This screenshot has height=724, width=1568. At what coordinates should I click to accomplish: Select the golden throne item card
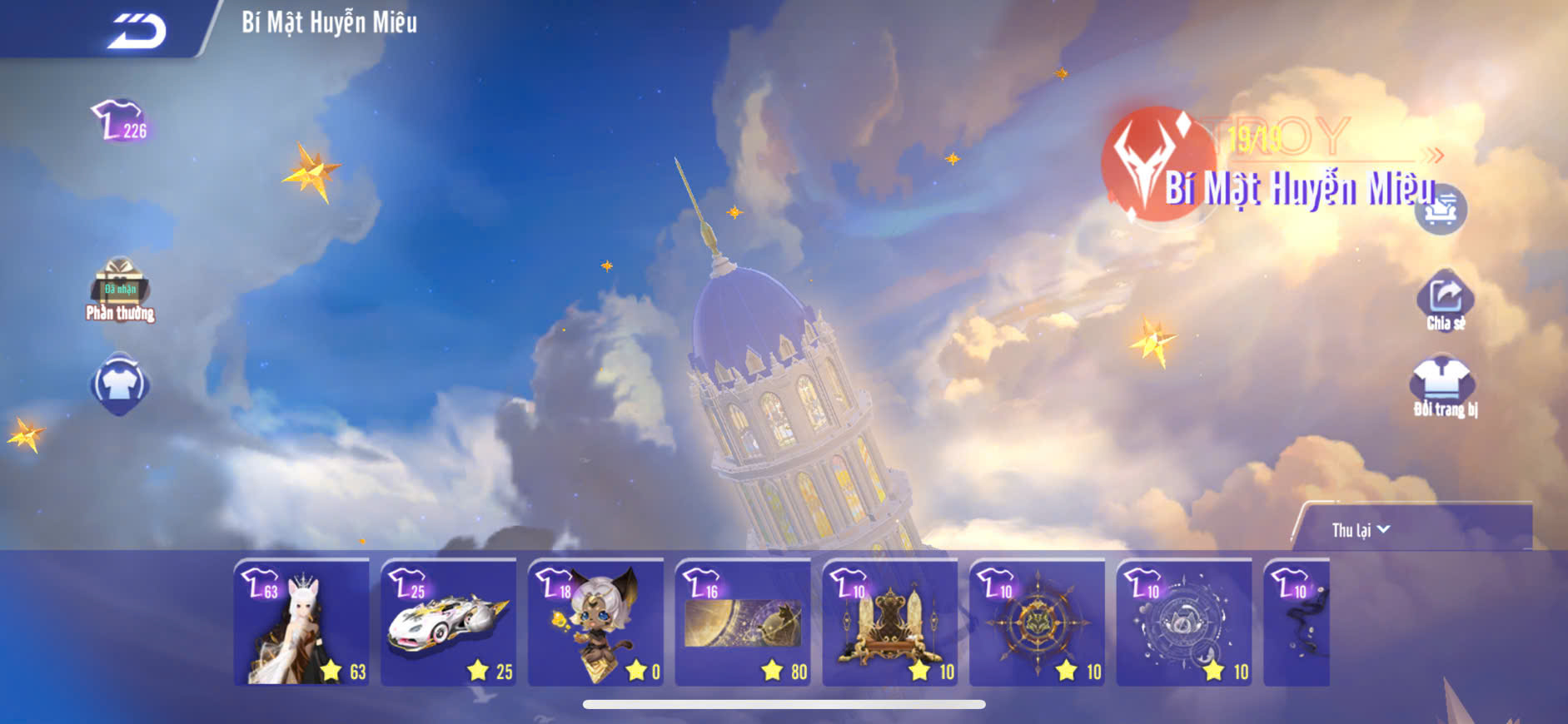(889, 622)
